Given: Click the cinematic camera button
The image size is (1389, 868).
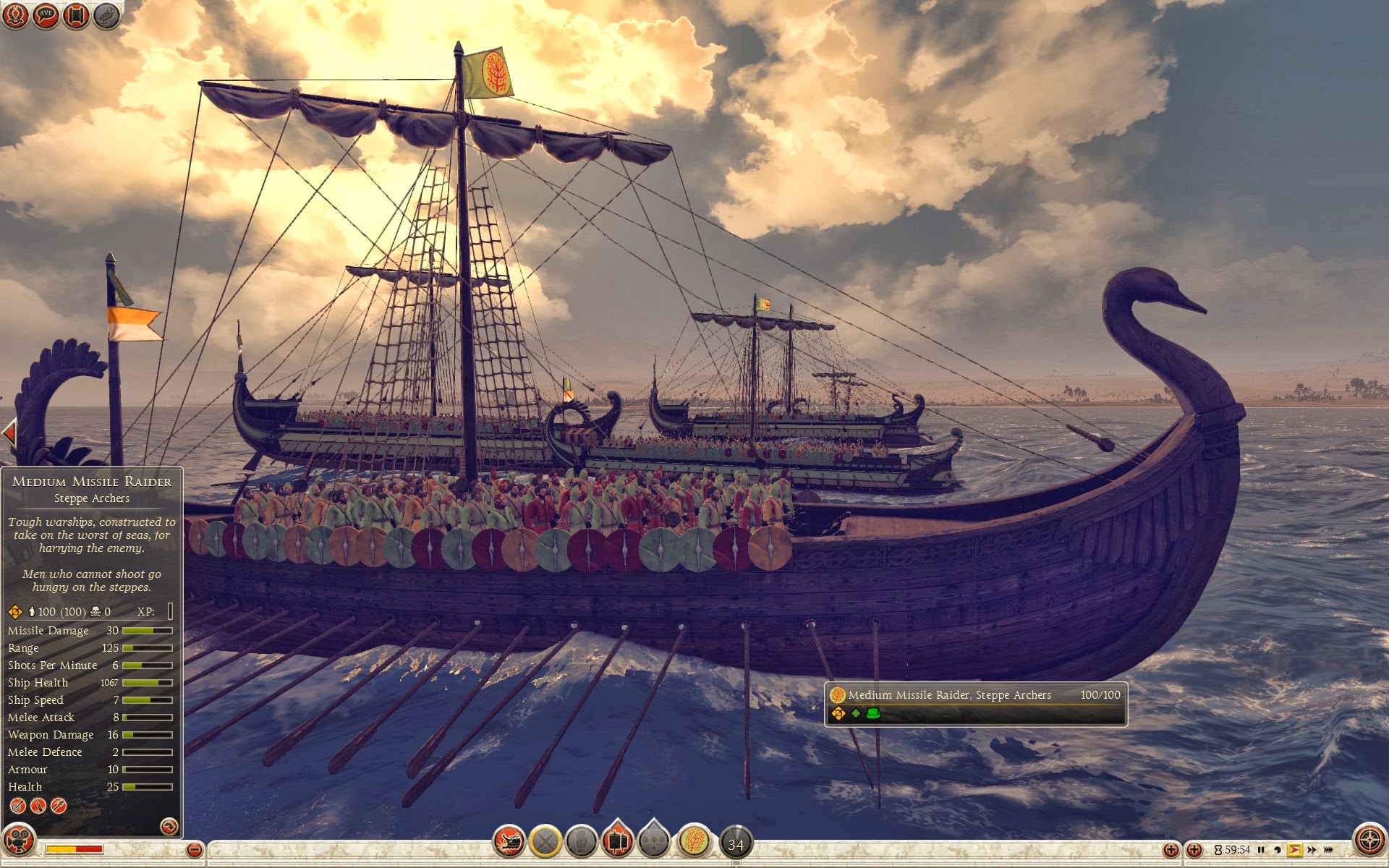Looking at the screenshot, I should (x=18, y=841).
